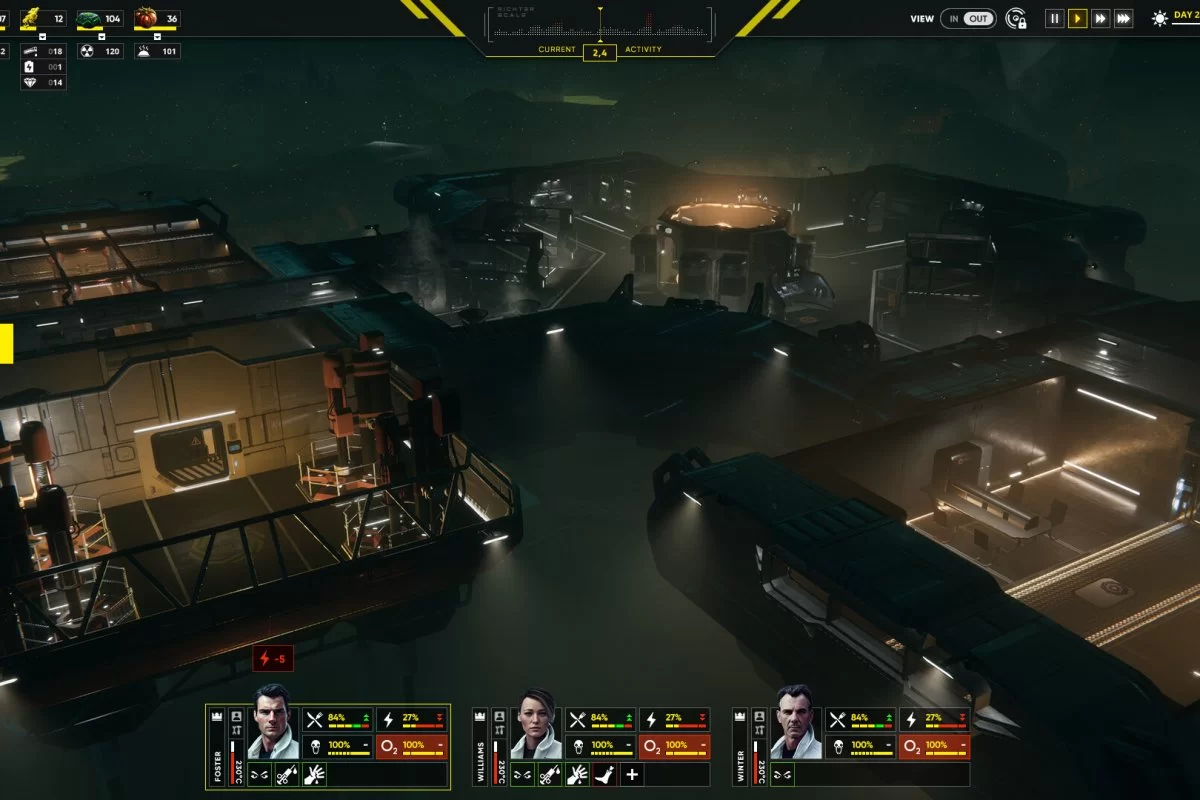This screenshot has height=800, width=1200.
Task: Collapse the tomato food resource dropdown
Action: point(158,37)
